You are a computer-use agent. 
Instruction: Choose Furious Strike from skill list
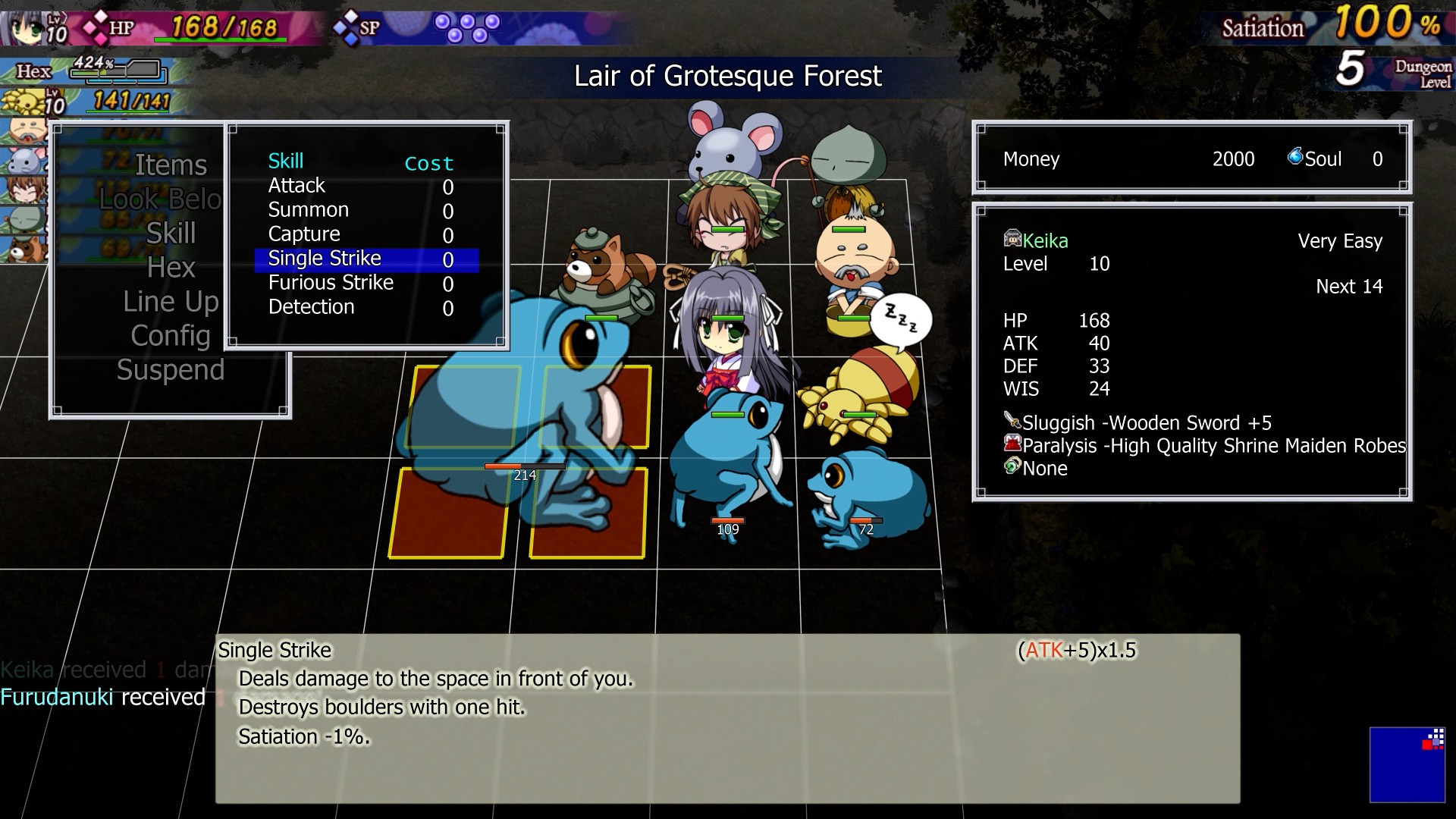point(331,283)
